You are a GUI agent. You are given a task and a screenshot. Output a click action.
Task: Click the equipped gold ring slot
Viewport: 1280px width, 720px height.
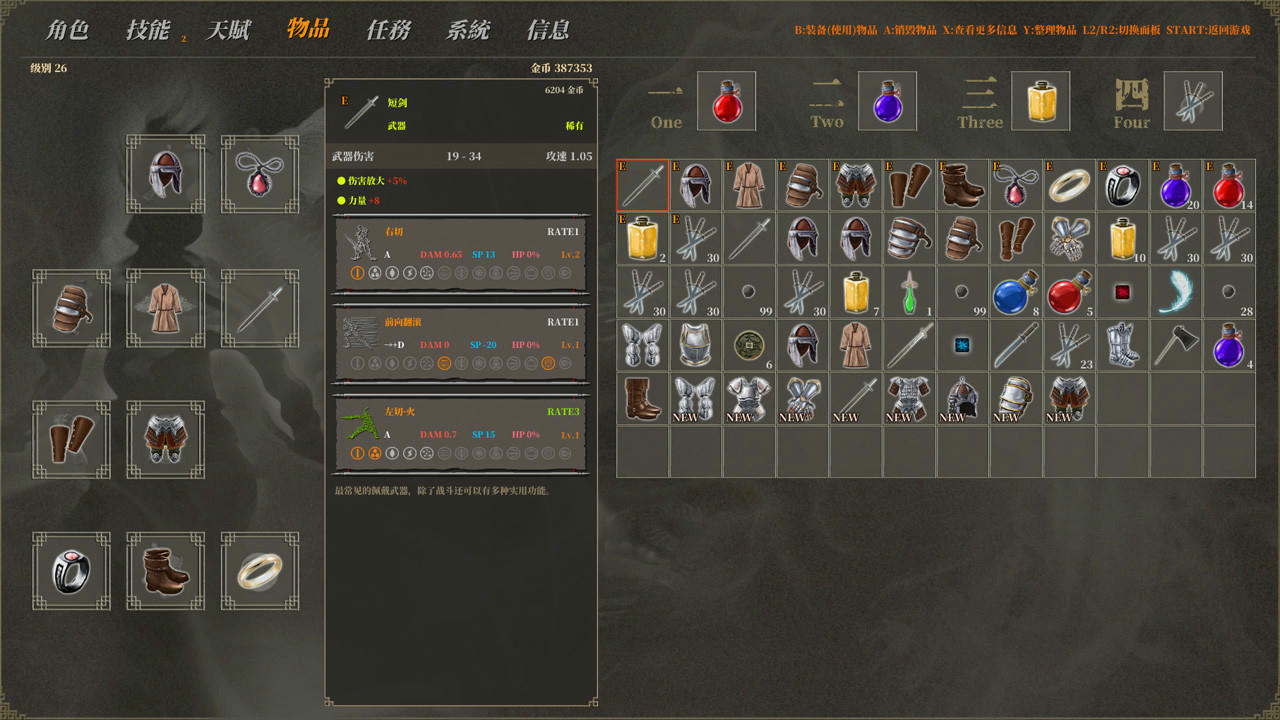coord(260,571)
